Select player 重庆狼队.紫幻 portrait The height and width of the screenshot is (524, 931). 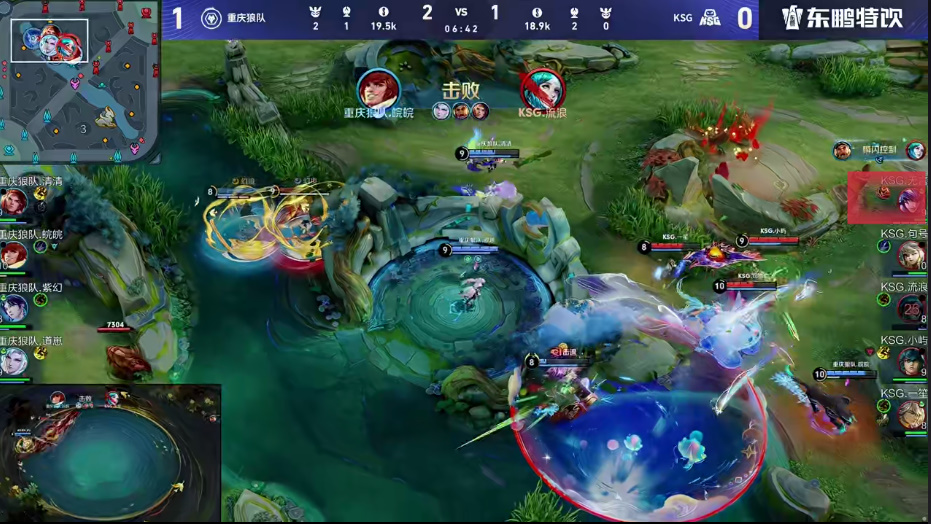(14, 308)
